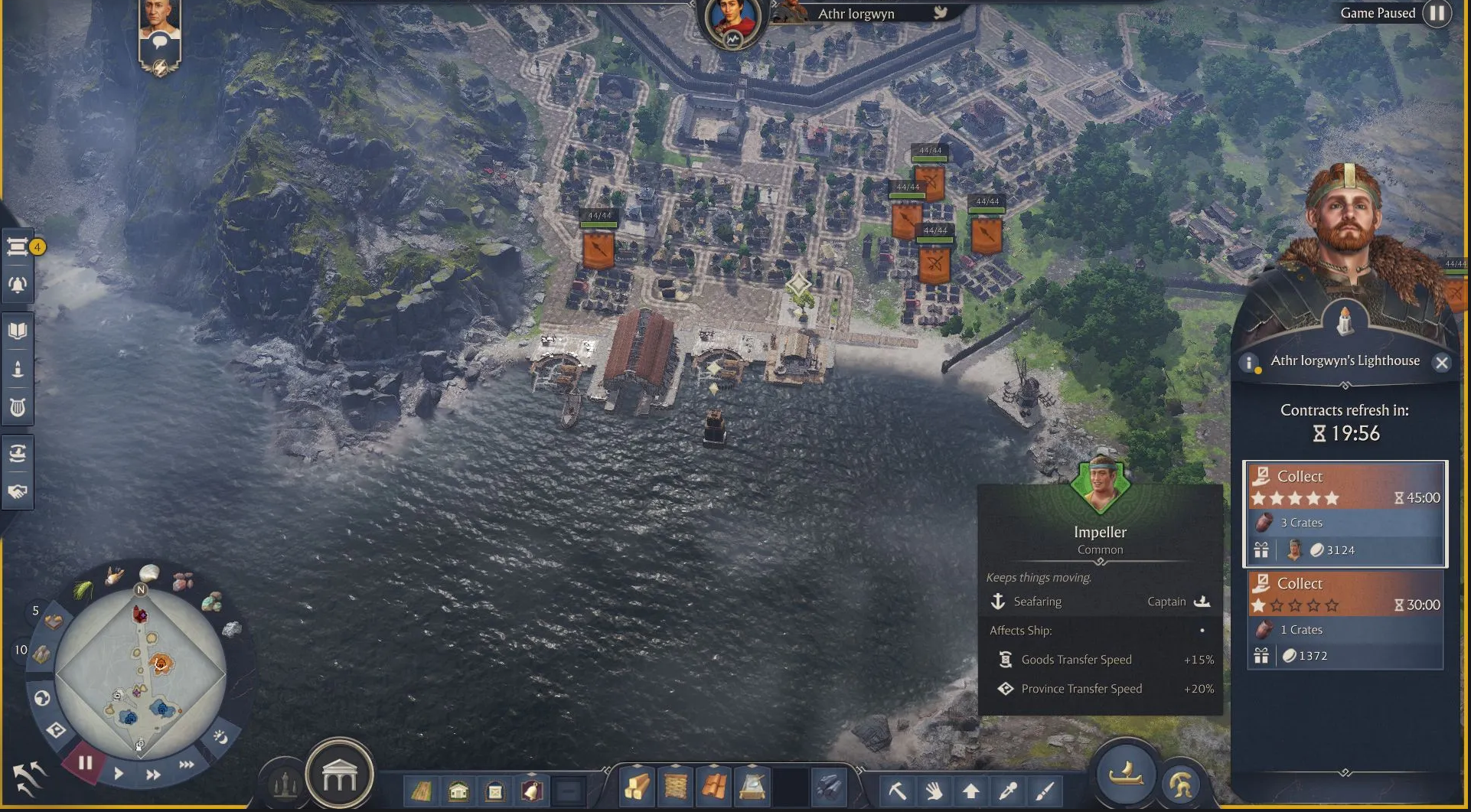Activate the pickaxe demolish tool

coord(897,790)
